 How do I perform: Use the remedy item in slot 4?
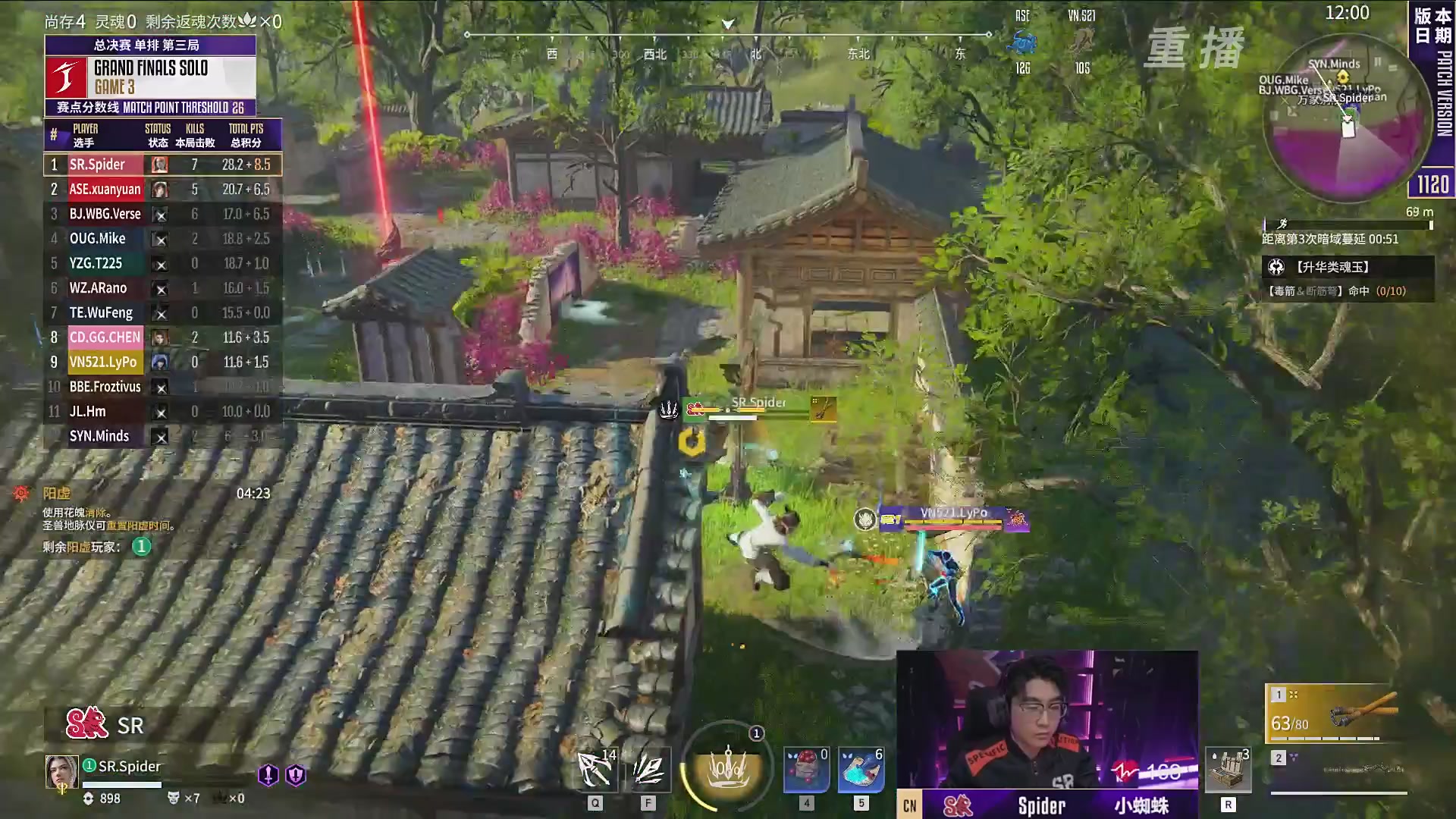point(806,768)
